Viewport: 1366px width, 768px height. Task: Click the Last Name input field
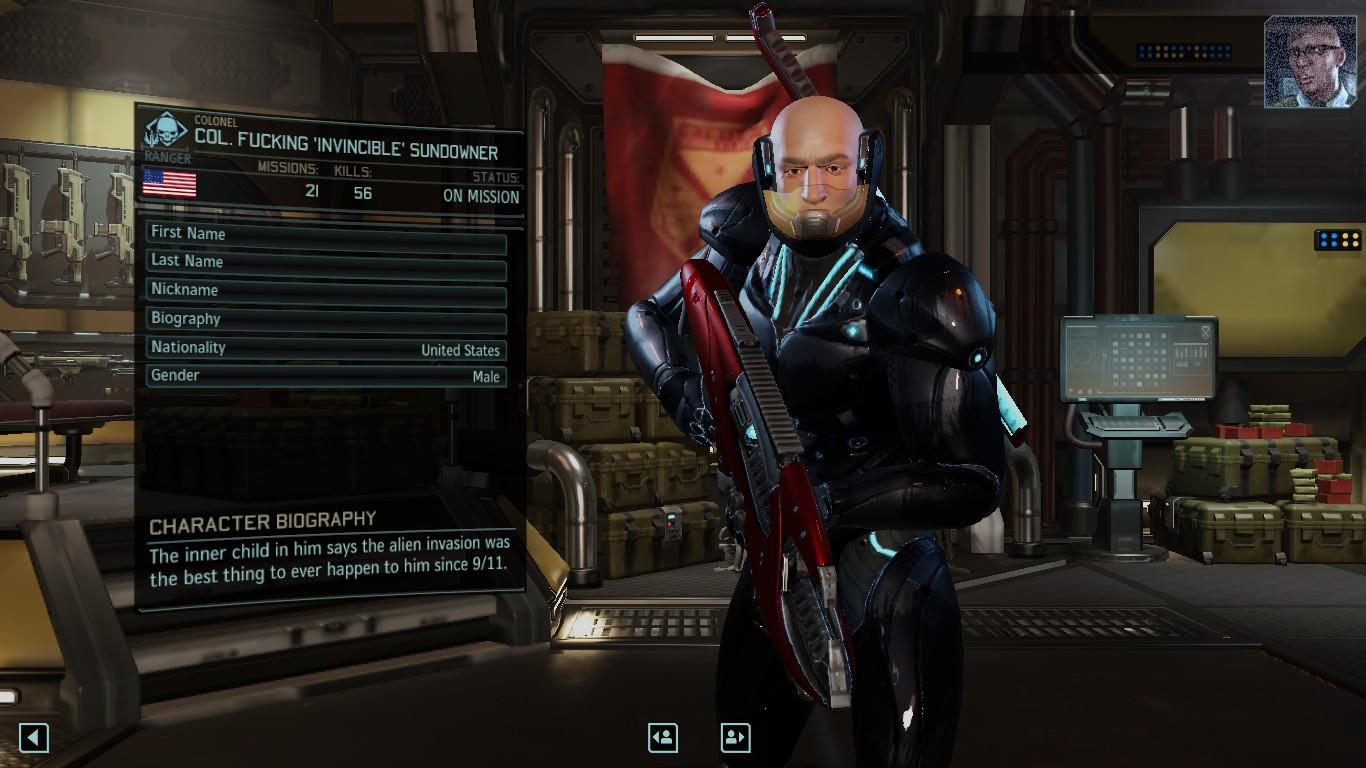(325, 261)
